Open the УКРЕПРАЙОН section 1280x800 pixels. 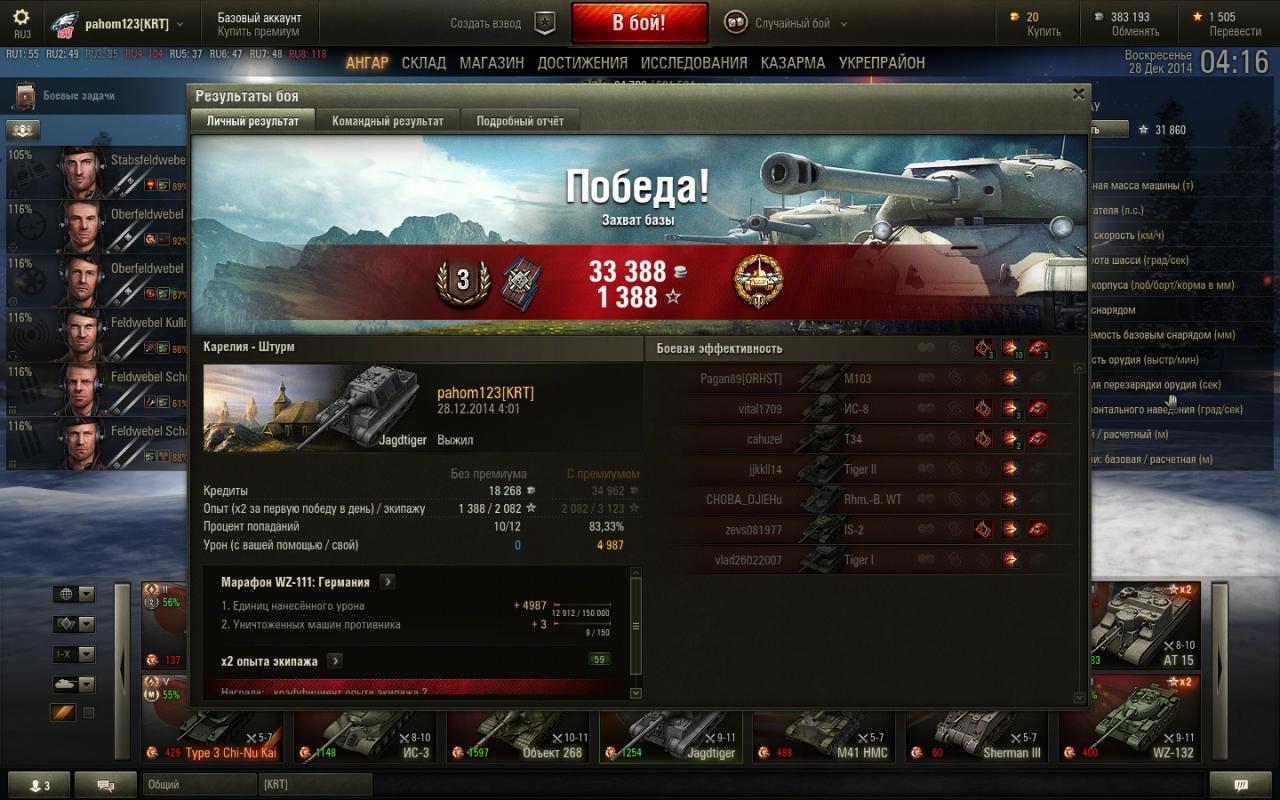882,63
